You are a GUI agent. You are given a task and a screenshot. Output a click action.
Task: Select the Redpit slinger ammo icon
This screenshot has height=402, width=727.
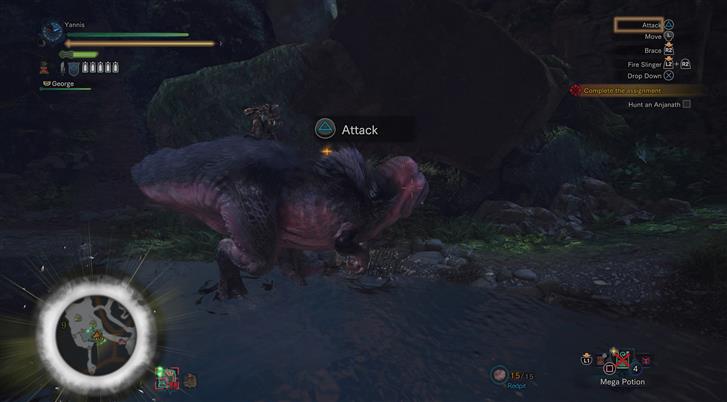[500, 375]
